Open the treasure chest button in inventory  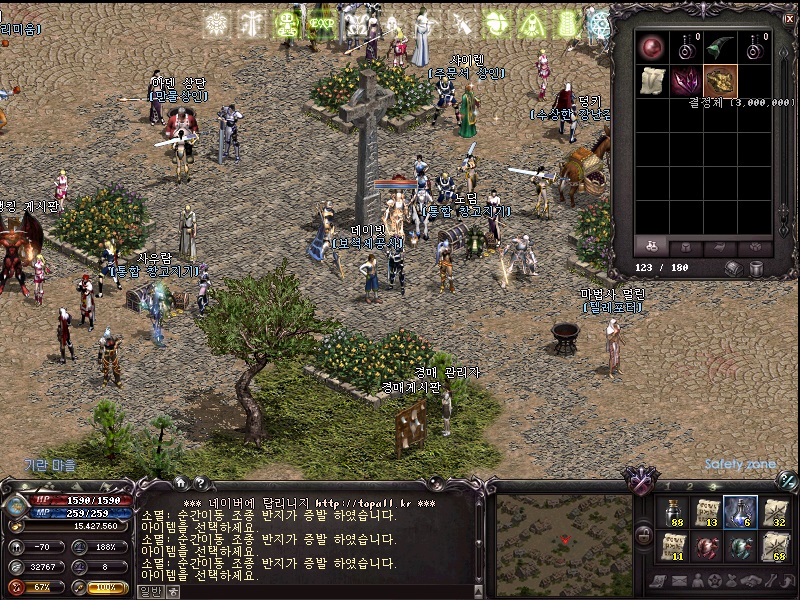tap(735, 268)
